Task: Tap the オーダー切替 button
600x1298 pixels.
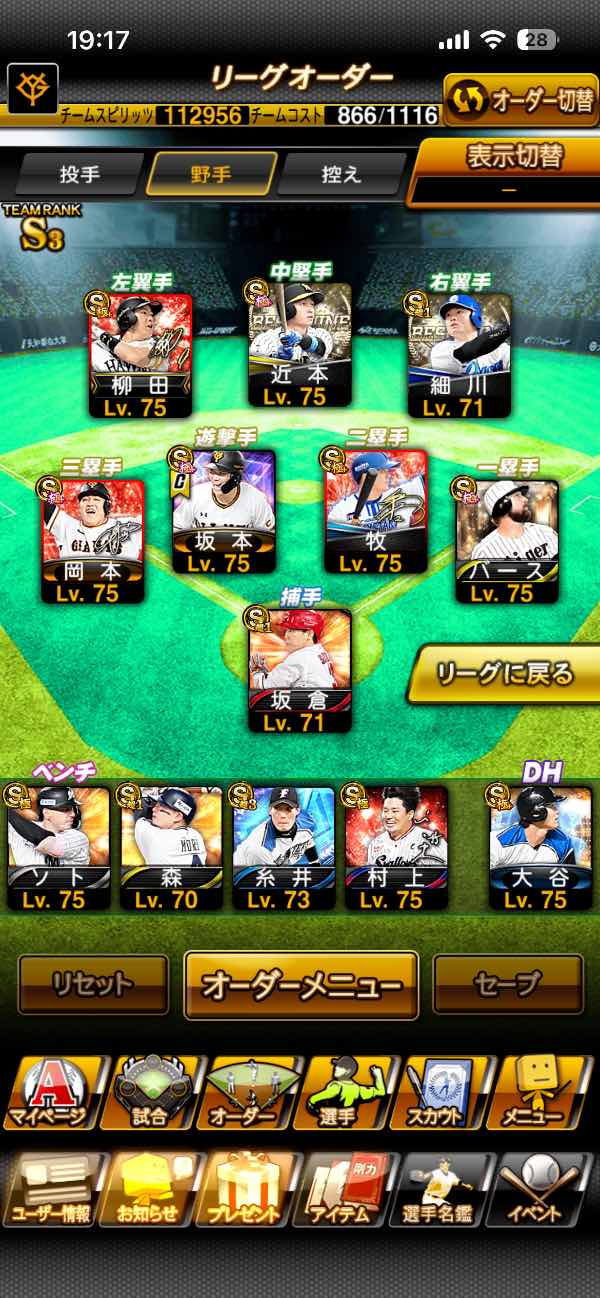Action: pos(521,100)
